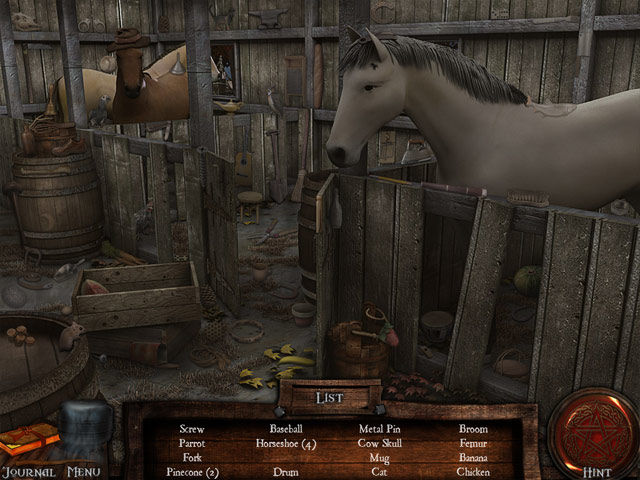
Task: Open the game Menu
Action: click(84, 471)
